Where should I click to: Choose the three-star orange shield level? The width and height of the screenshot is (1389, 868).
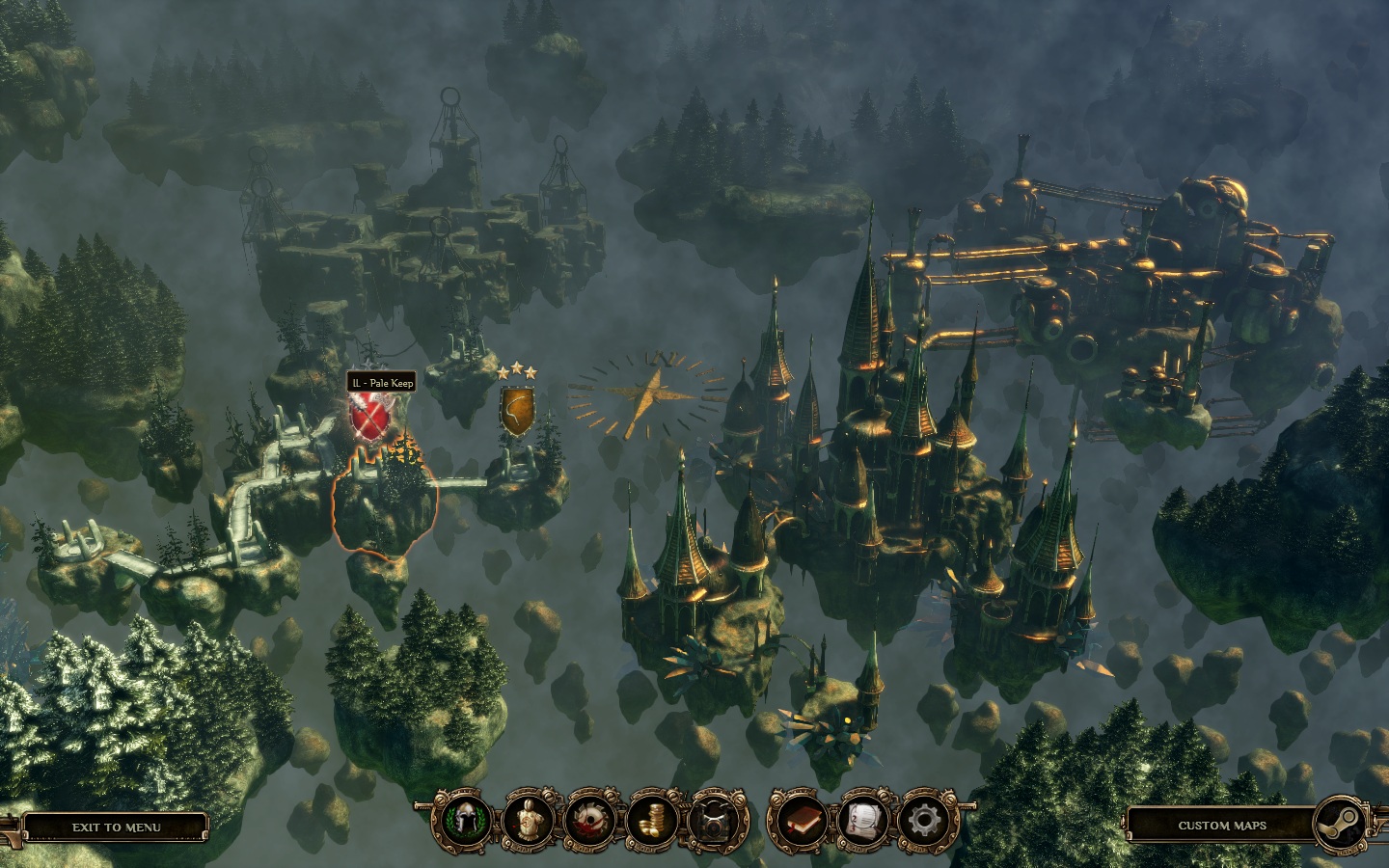[517, 410]
